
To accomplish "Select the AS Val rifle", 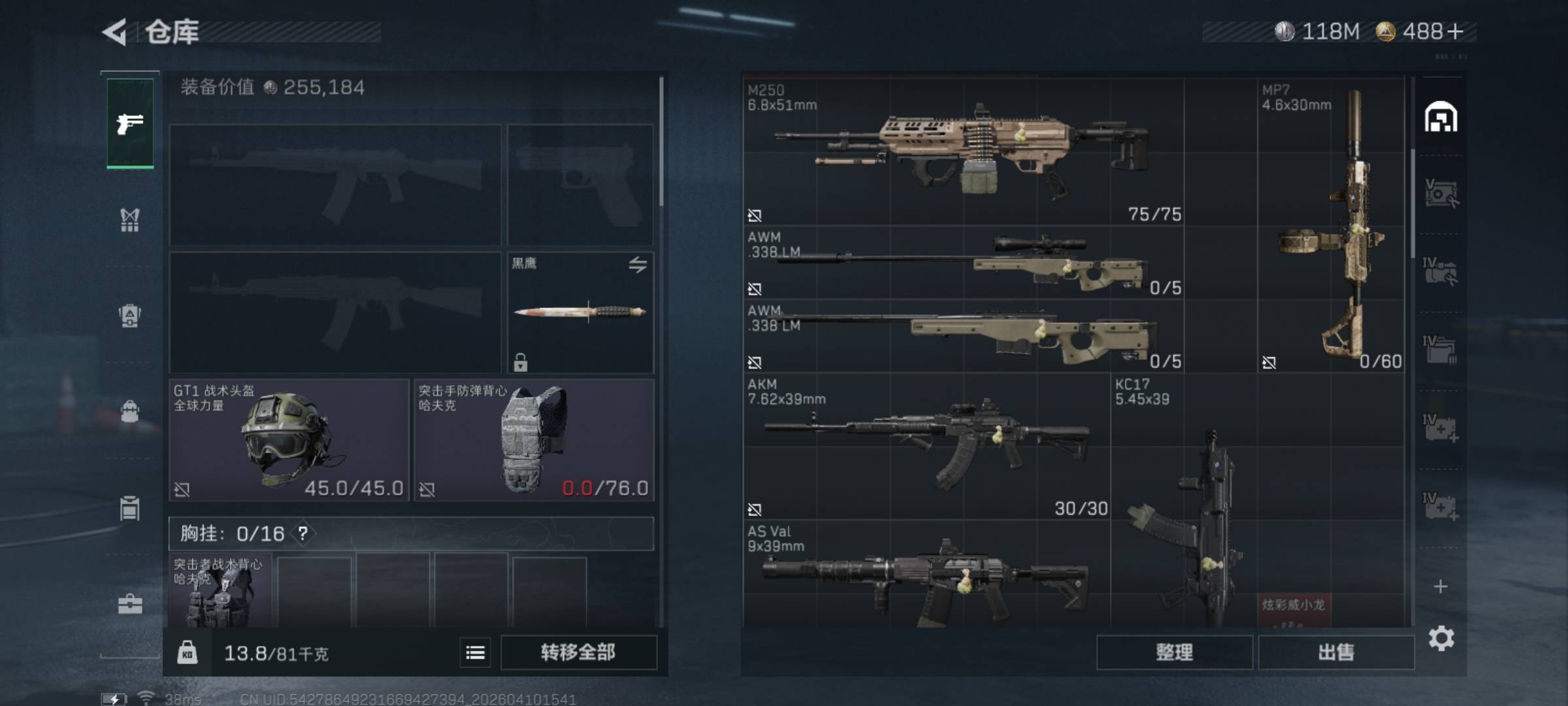I will point(926,577).
